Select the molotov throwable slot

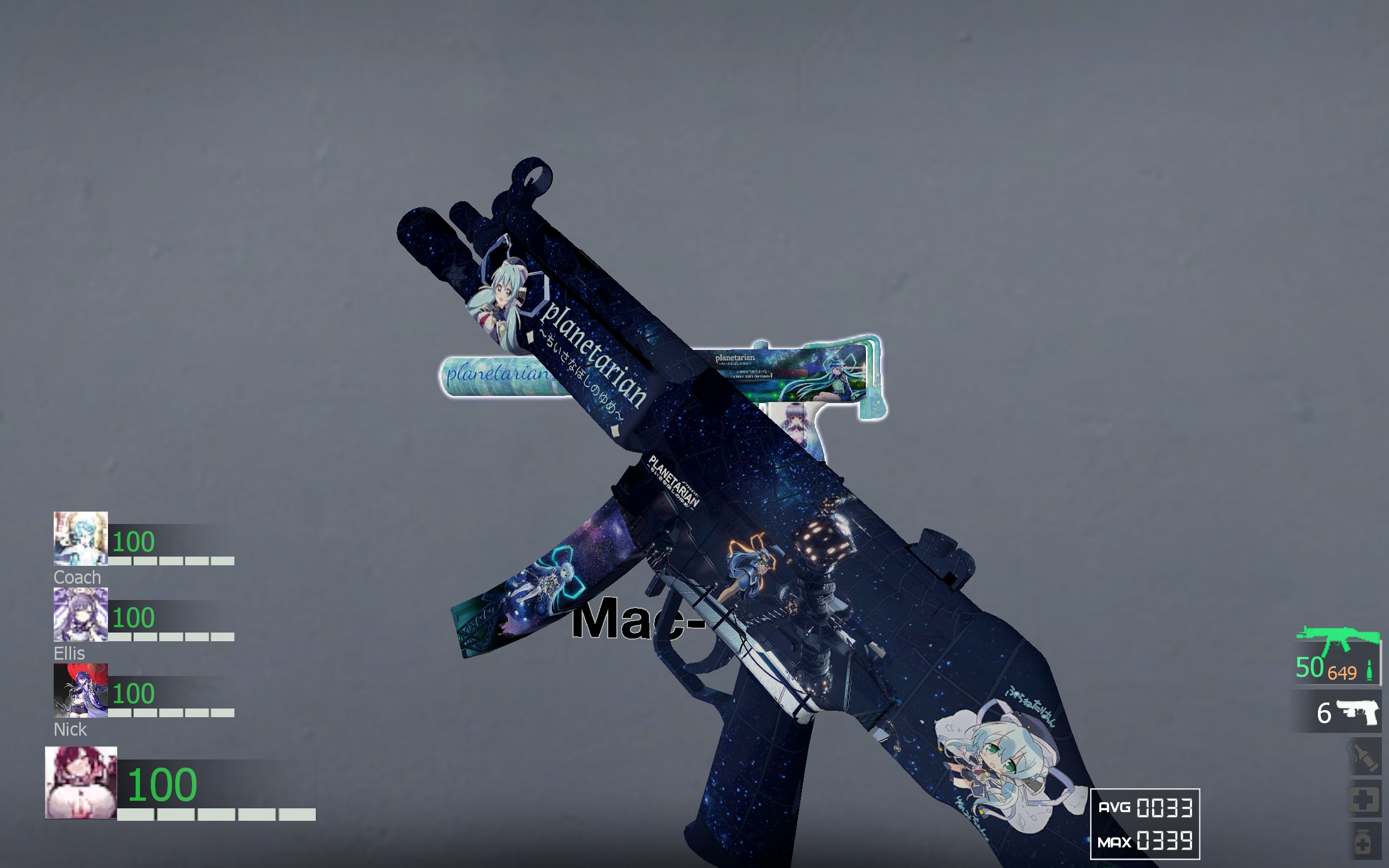pyautogui.click(x=1363, y=758)
